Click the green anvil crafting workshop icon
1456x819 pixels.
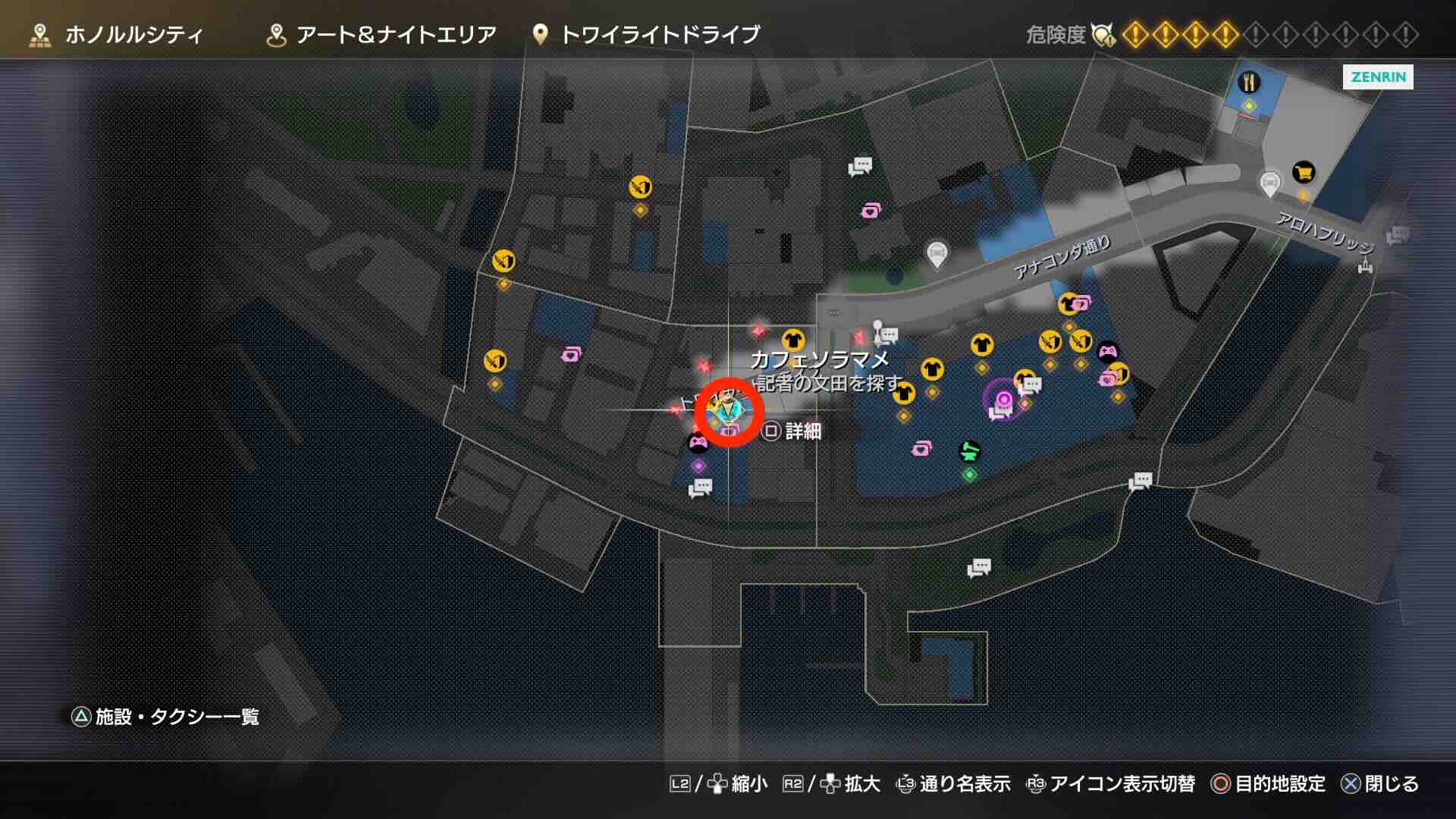click(969, 451)
